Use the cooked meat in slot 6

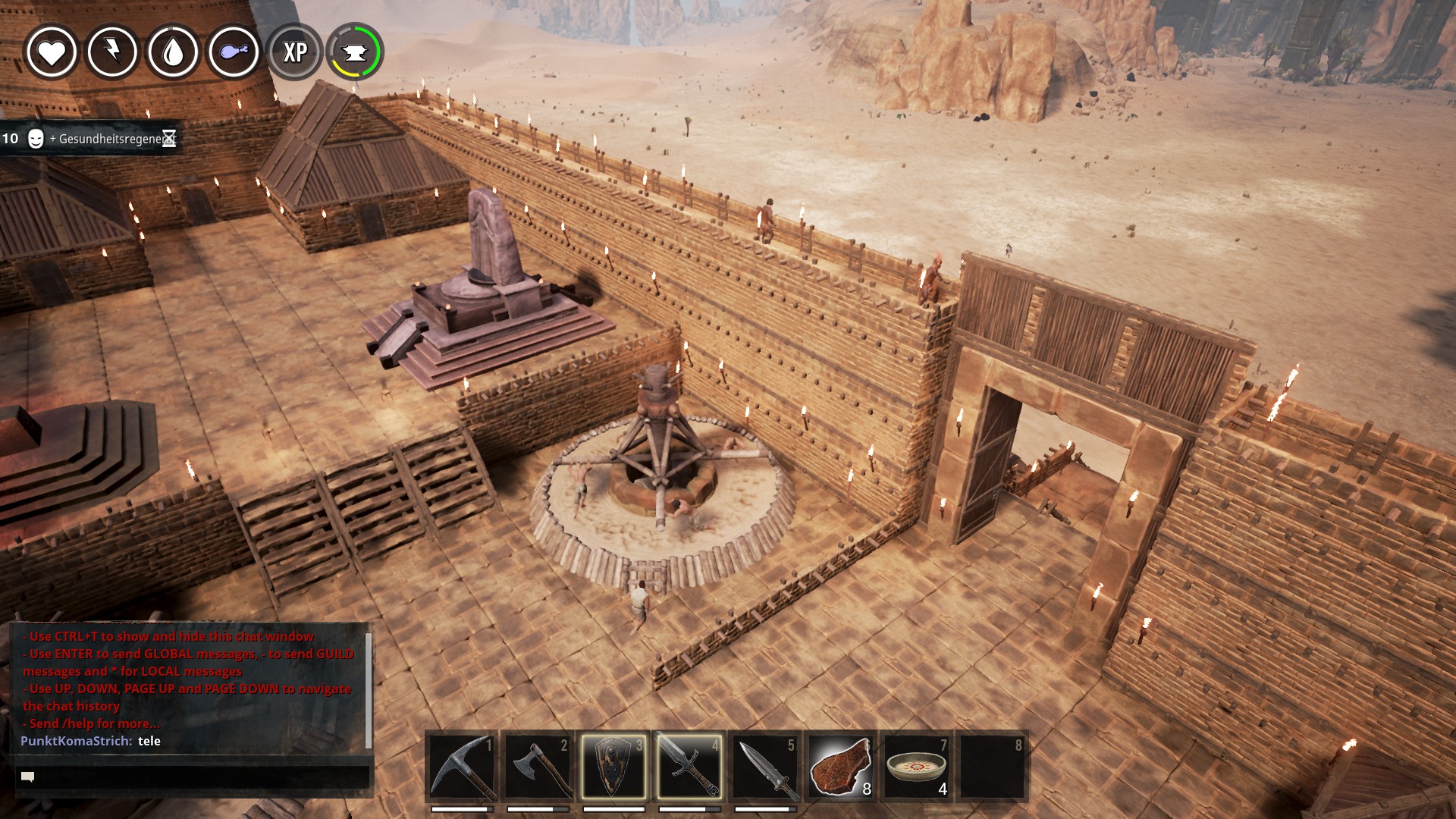tap(841, 767)
